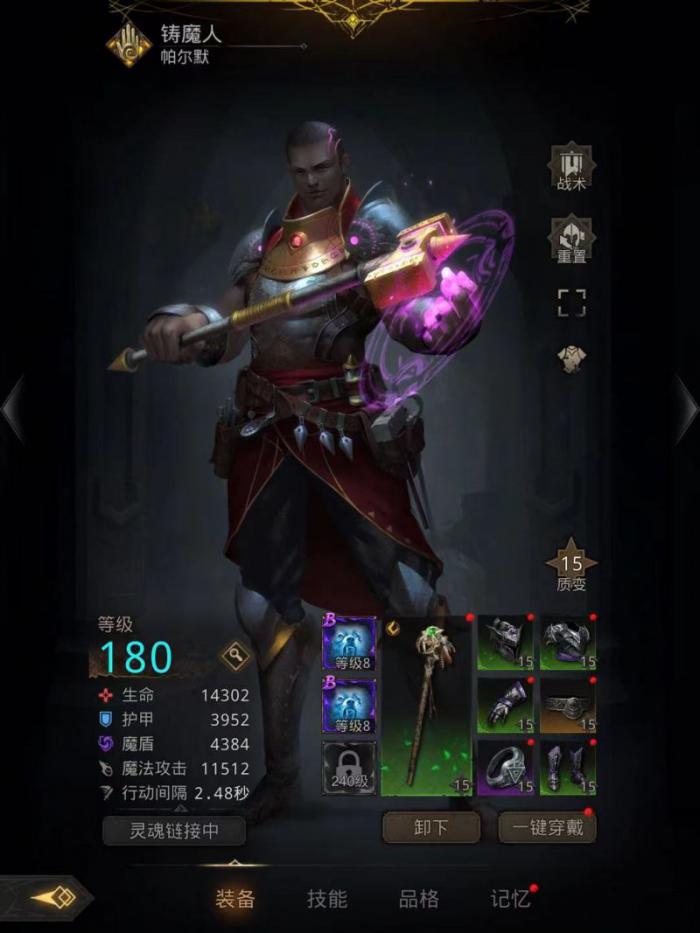Open the 战术 tactics icon
This screenshot has width=700, height=933.
(571, 168)
